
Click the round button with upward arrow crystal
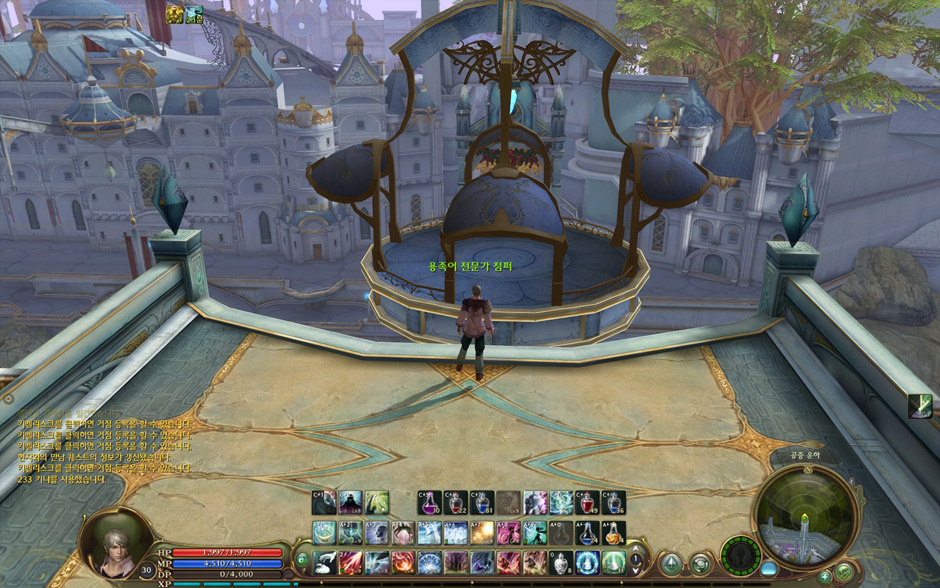pos(671,564)
